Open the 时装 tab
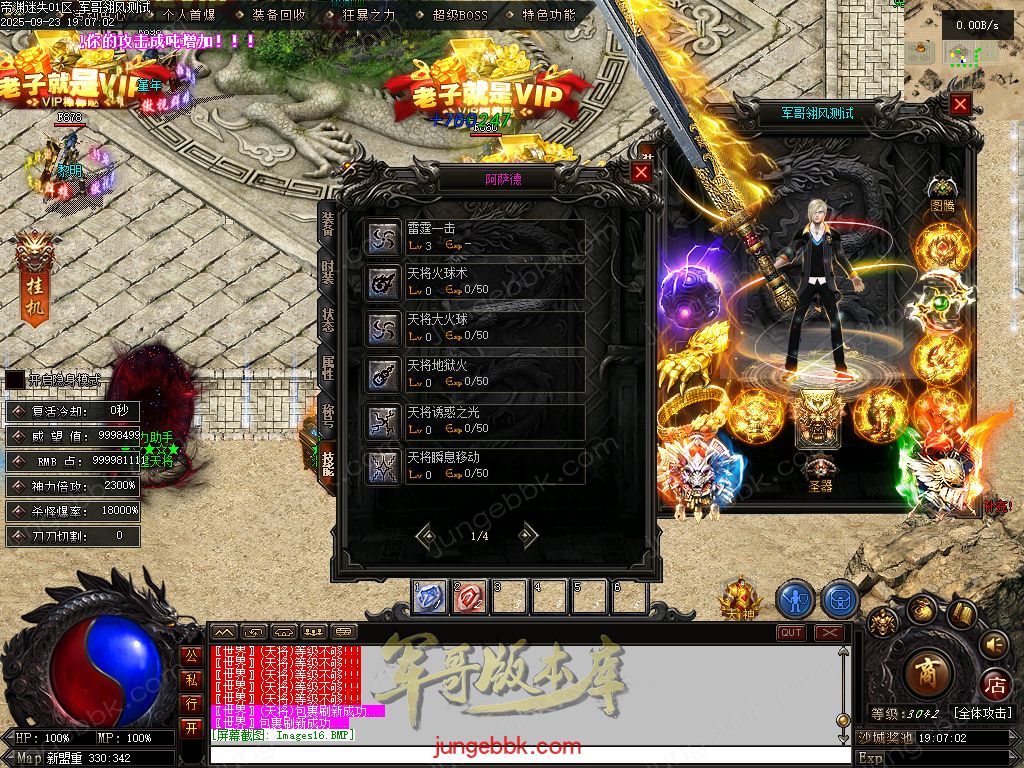This screenshot has width=1024, height=768. click(x=328, y=271)
